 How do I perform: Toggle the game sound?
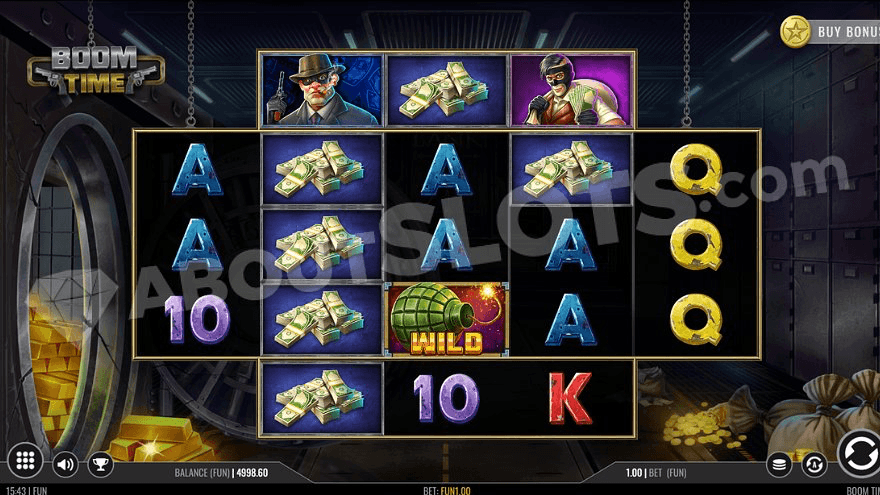click(x=66, y=464)
